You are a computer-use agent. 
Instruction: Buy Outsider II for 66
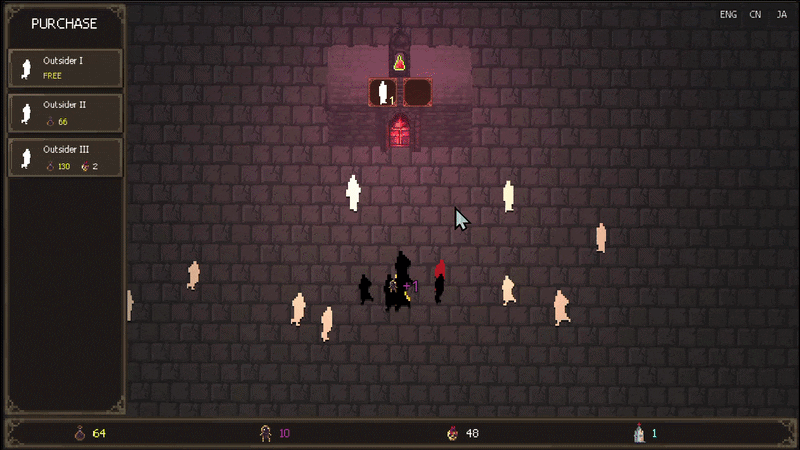pyautogui.click(x=66, y=113)
